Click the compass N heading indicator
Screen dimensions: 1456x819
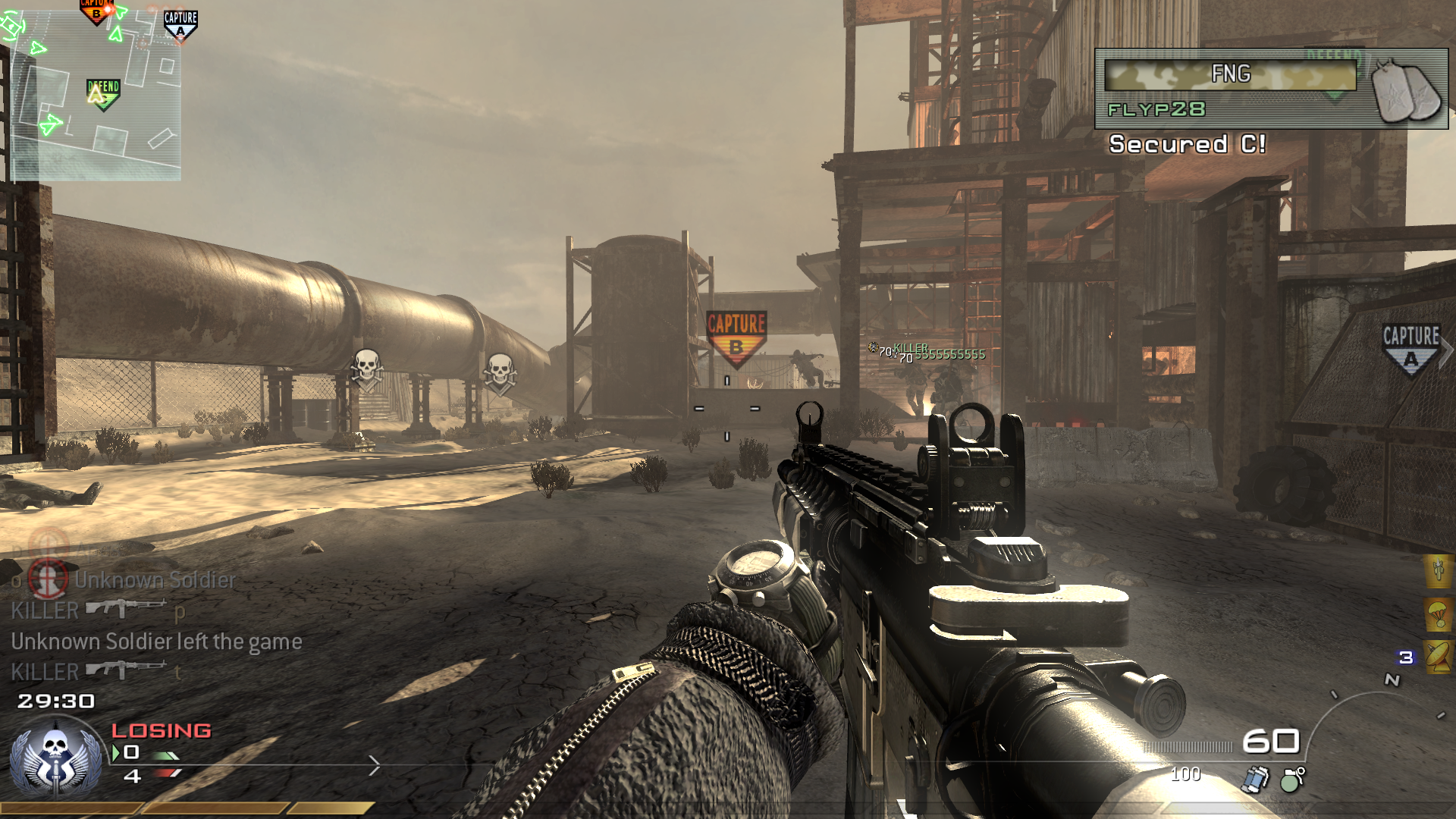1392,680
